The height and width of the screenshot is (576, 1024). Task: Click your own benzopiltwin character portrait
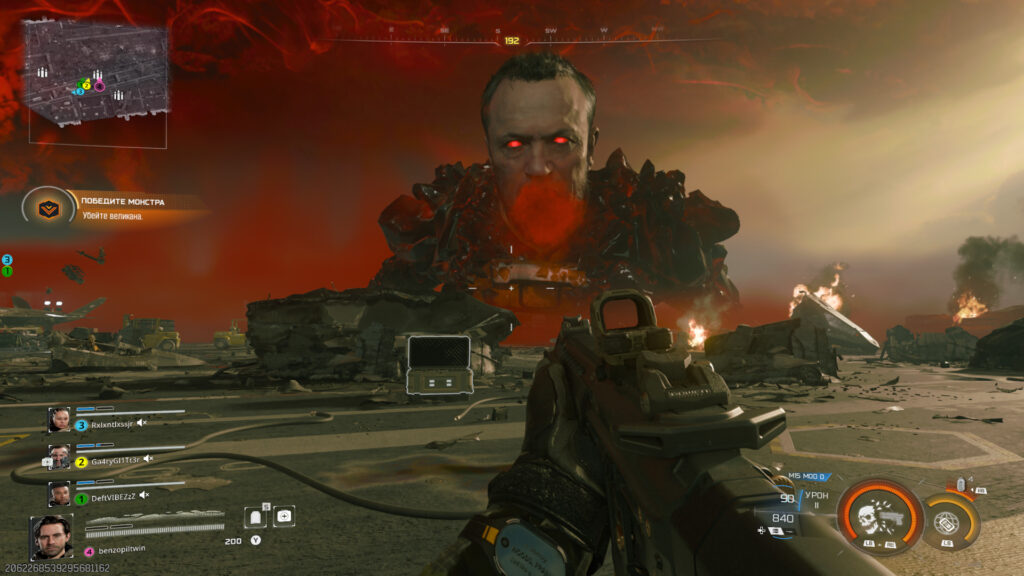tap(52, 537)
